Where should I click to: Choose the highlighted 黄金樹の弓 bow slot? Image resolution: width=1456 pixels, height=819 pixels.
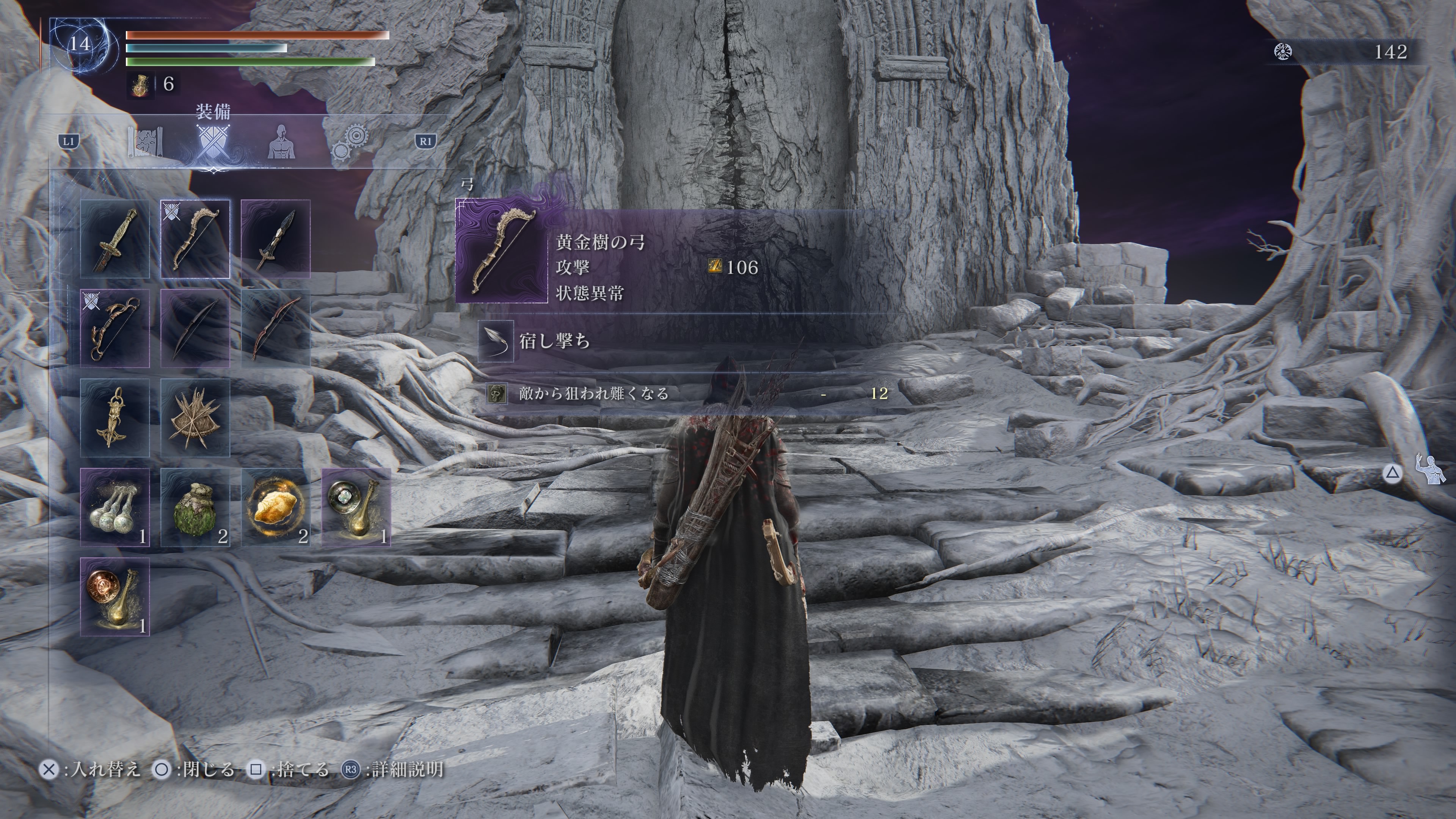[x=195, y=239]
